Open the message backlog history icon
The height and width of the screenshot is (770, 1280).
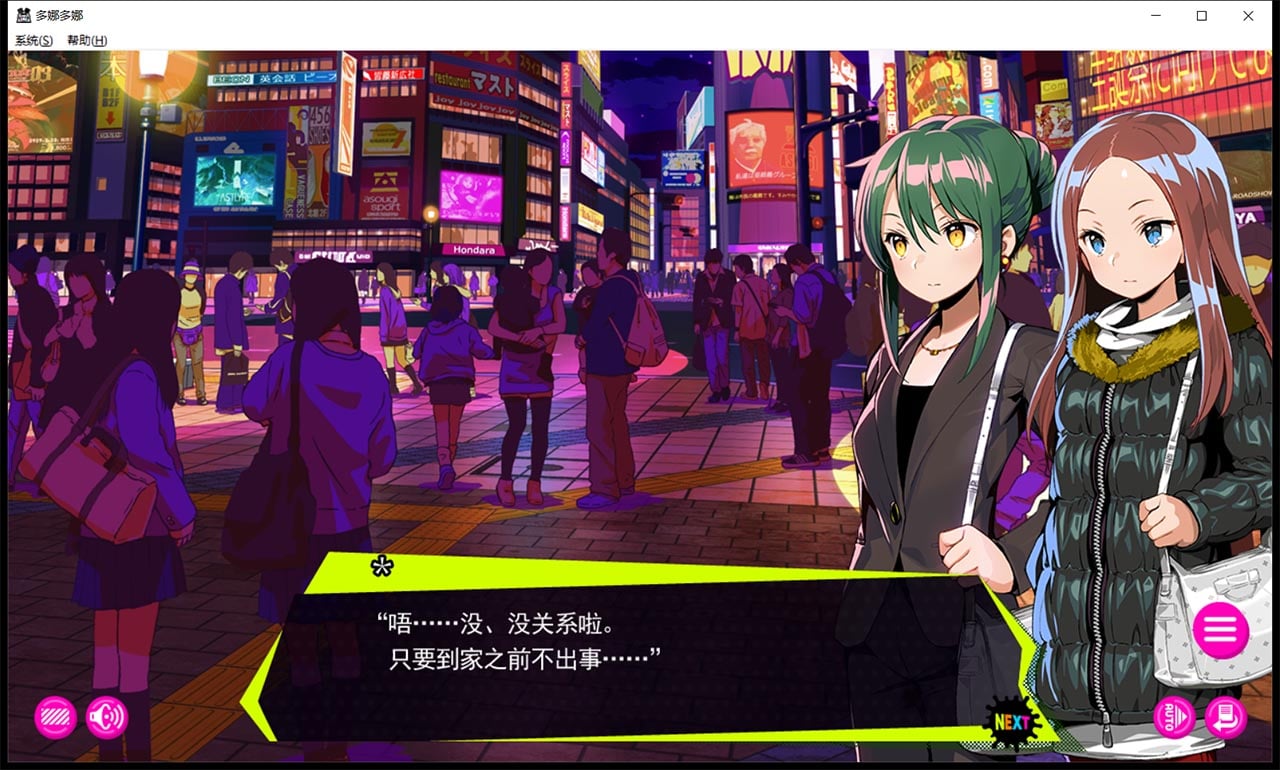[x=1225, y=718]
